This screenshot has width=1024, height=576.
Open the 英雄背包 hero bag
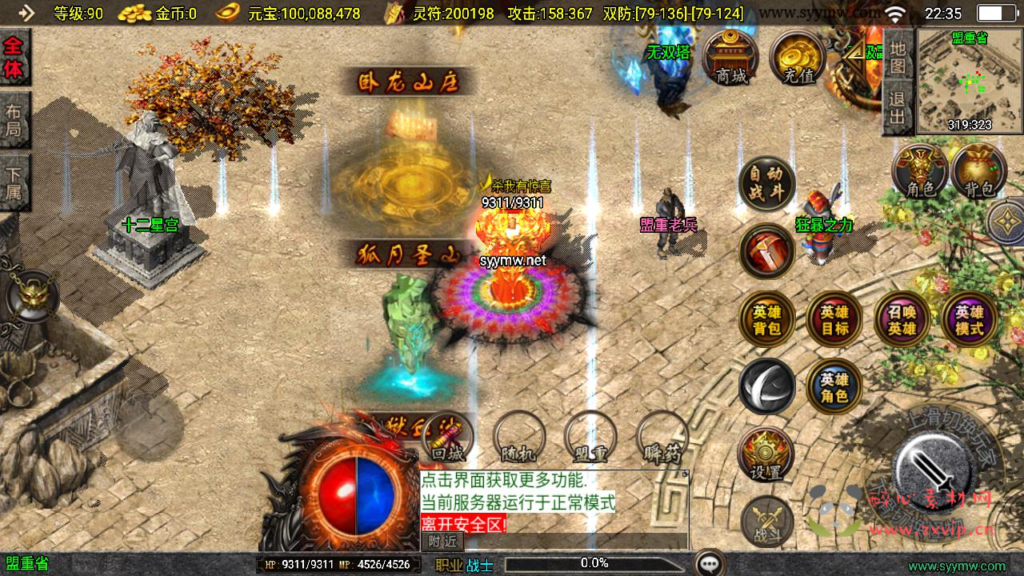[767, 318]
